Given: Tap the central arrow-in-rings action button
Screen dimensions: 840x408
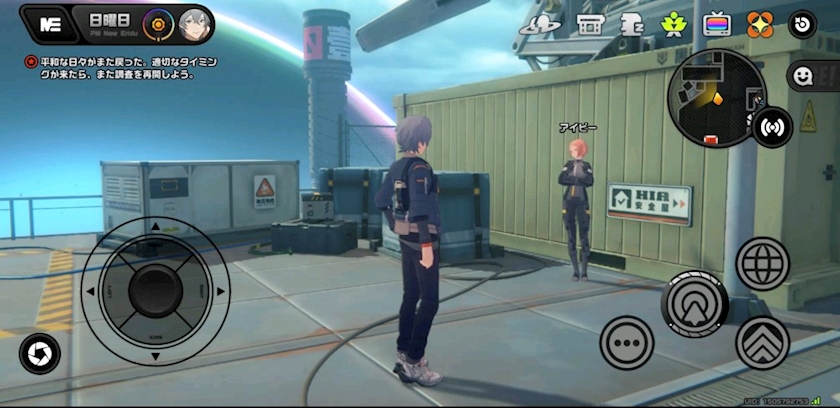Looking at the screenshot, I should (695, 300).
